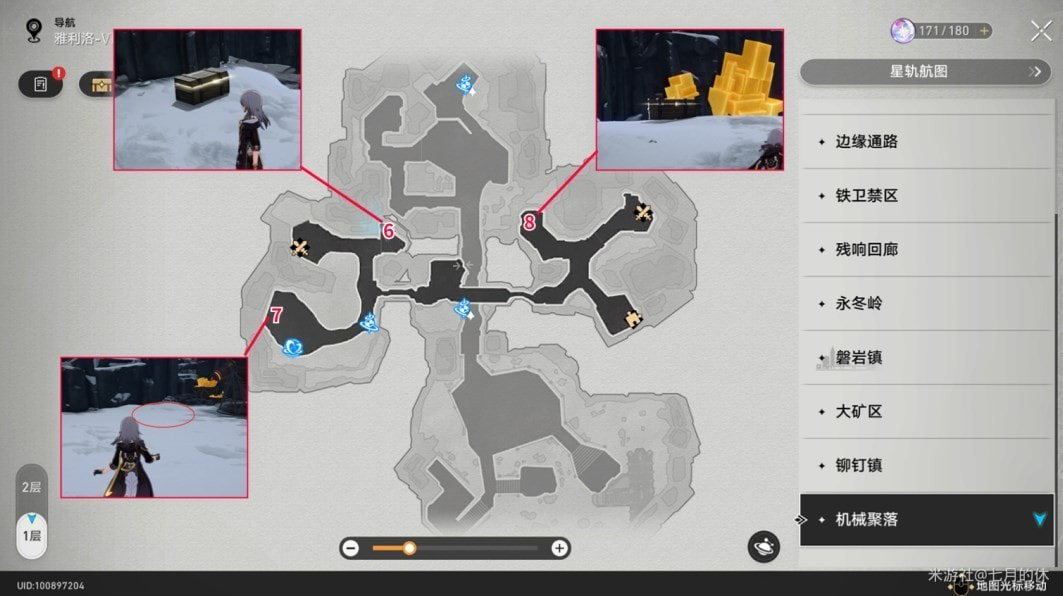
Task: Choose 残响回廊 from the area list
Action: (x=926, y=250)
